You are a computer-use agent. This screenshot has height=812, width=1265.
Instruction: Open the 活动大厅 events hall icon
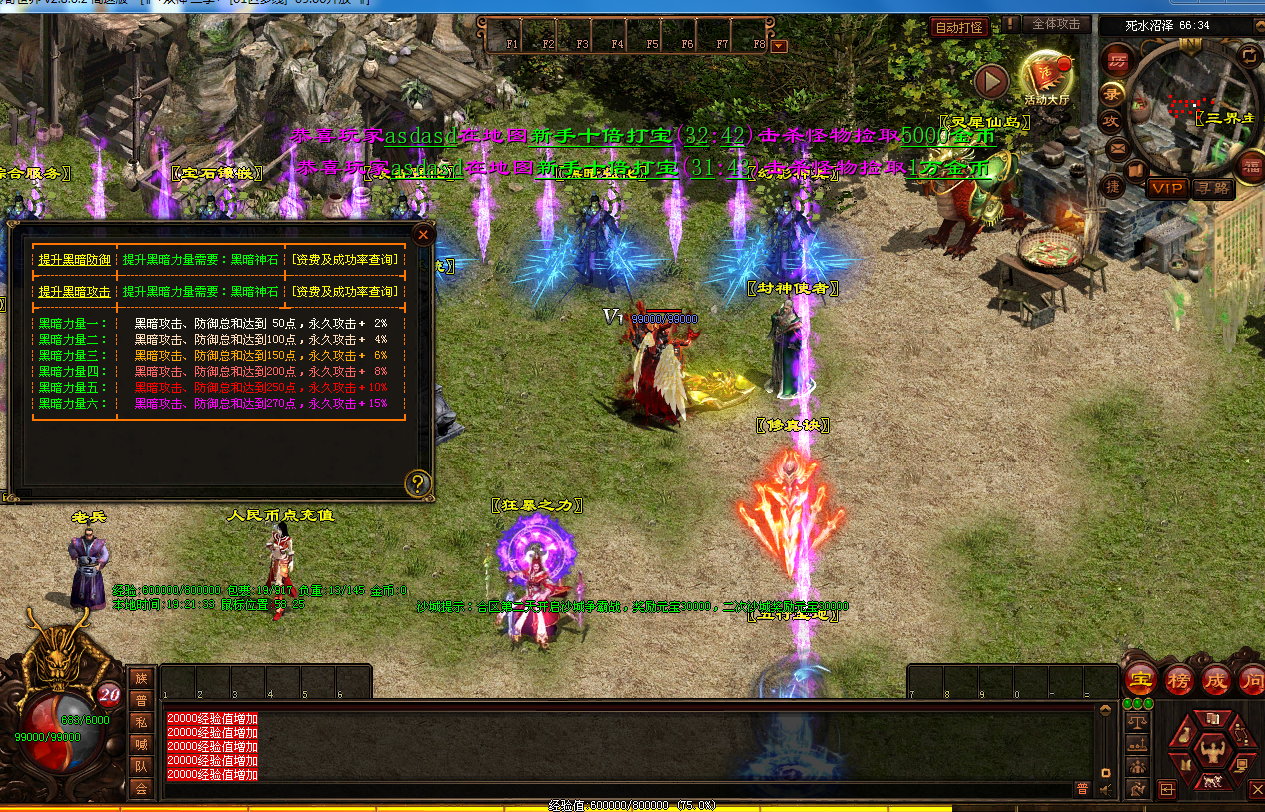click(1046, 75)
